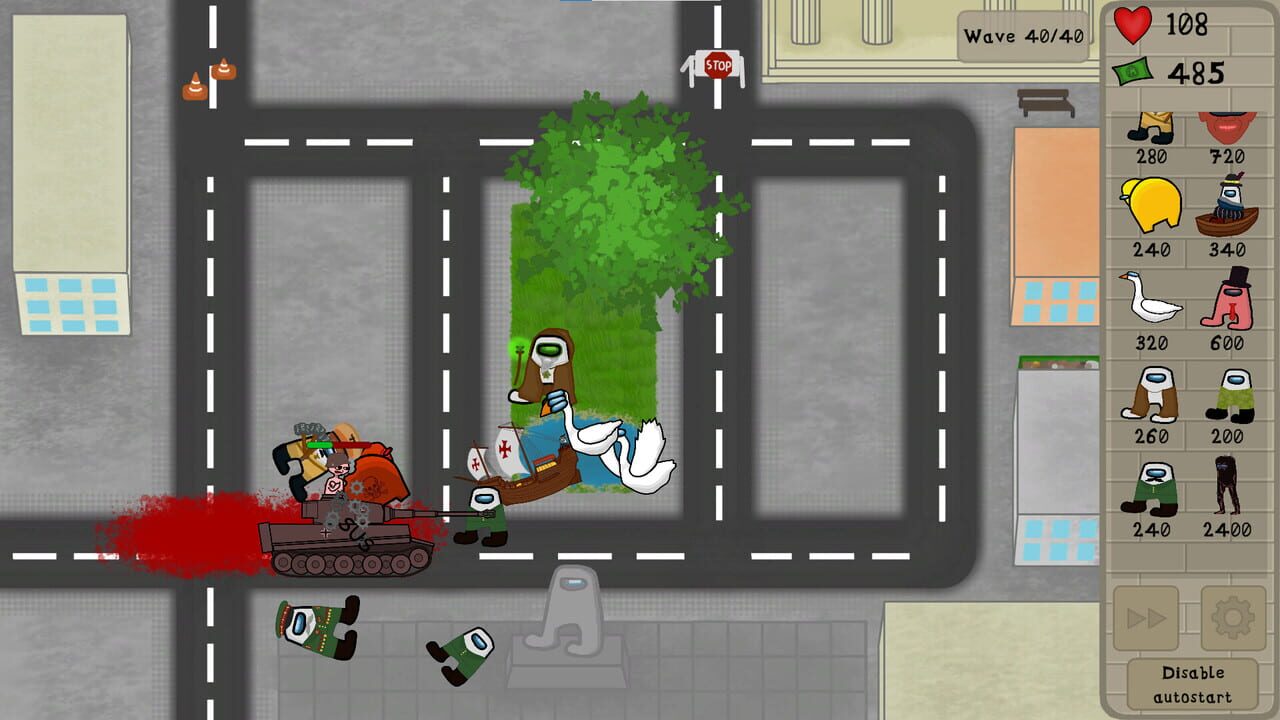Pick the pink top-hat tower for 600
Screen dimensions: 1280x720
point(1228,300)
